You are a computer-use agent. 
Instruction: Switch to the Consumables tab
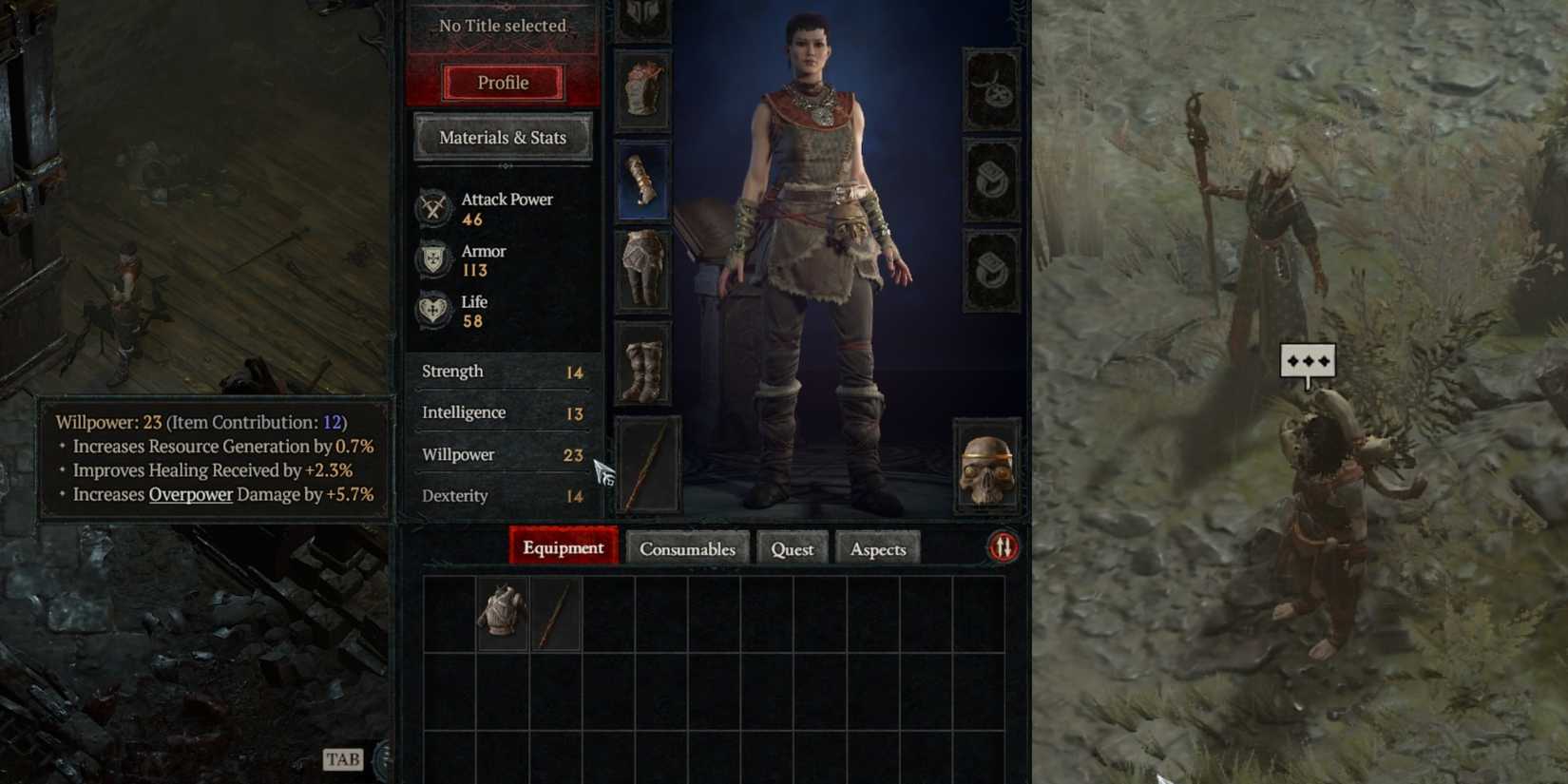click(687, 548)
